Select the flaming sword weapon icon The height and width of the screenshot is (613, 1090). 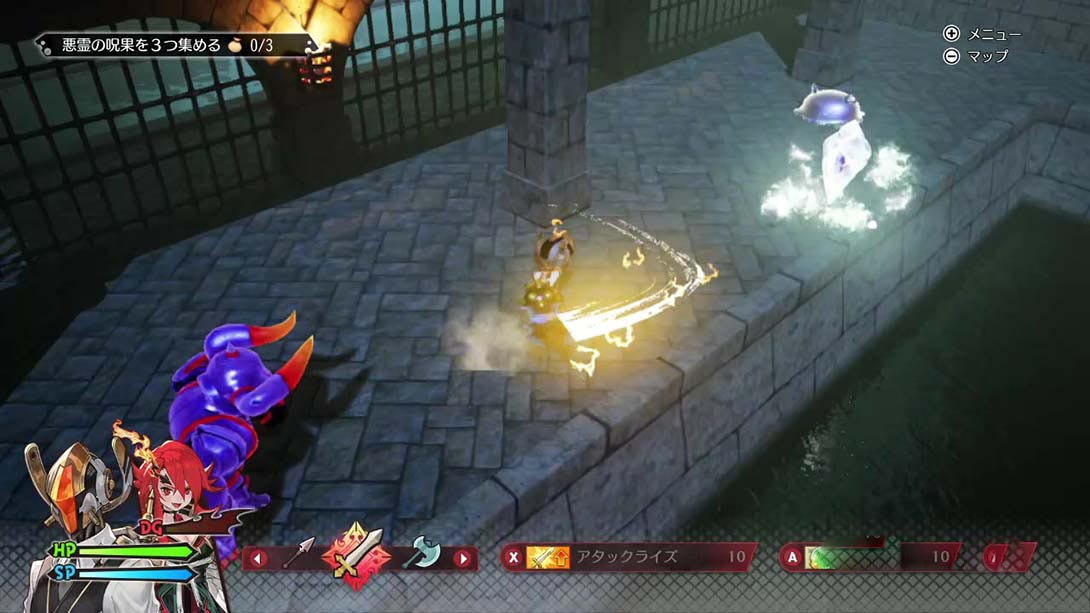(x=357, y=553)
